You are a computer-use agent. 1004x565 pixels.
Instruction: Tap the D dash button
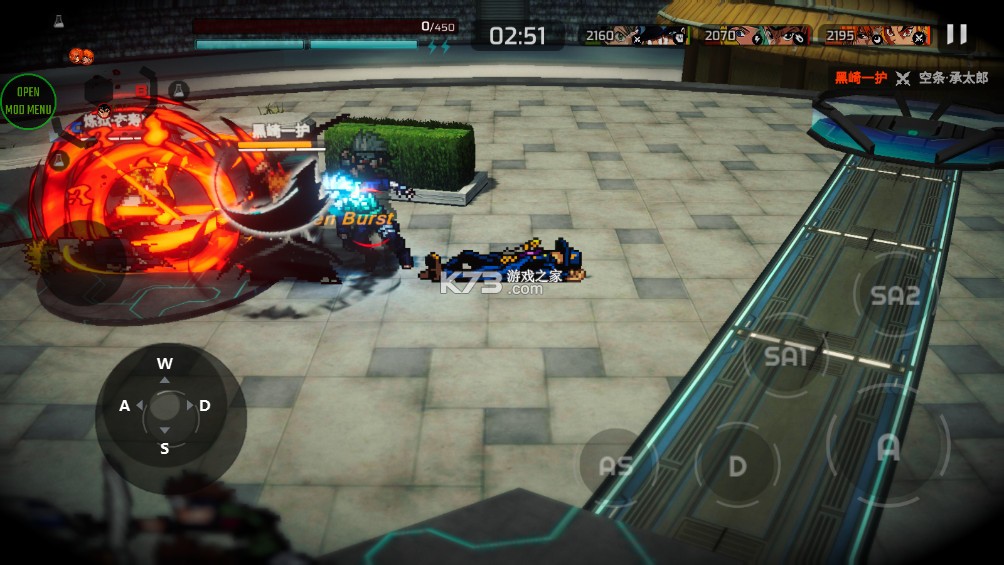click(x=737, y=465)
